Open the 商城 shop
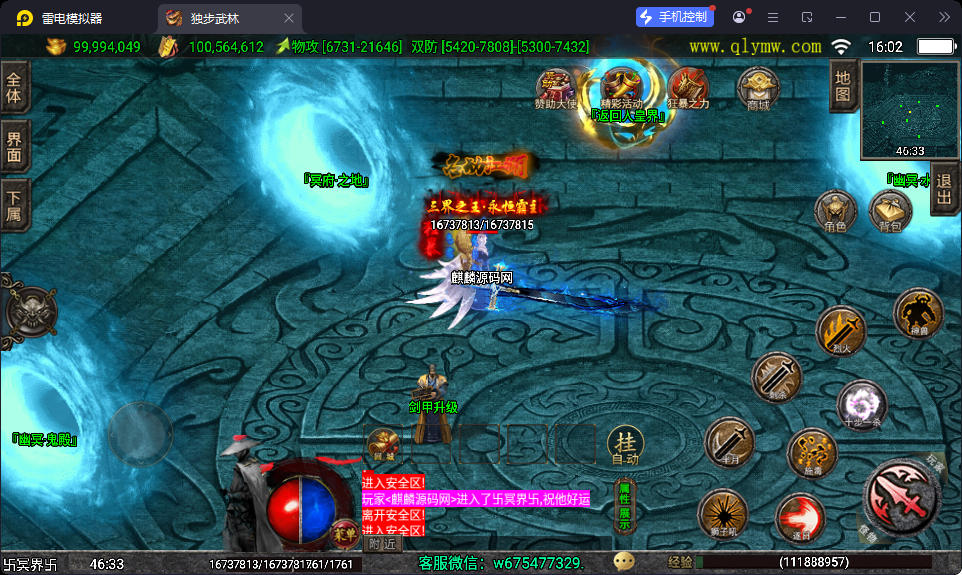This screenshot has height=575, width=962. pos(757,86)
